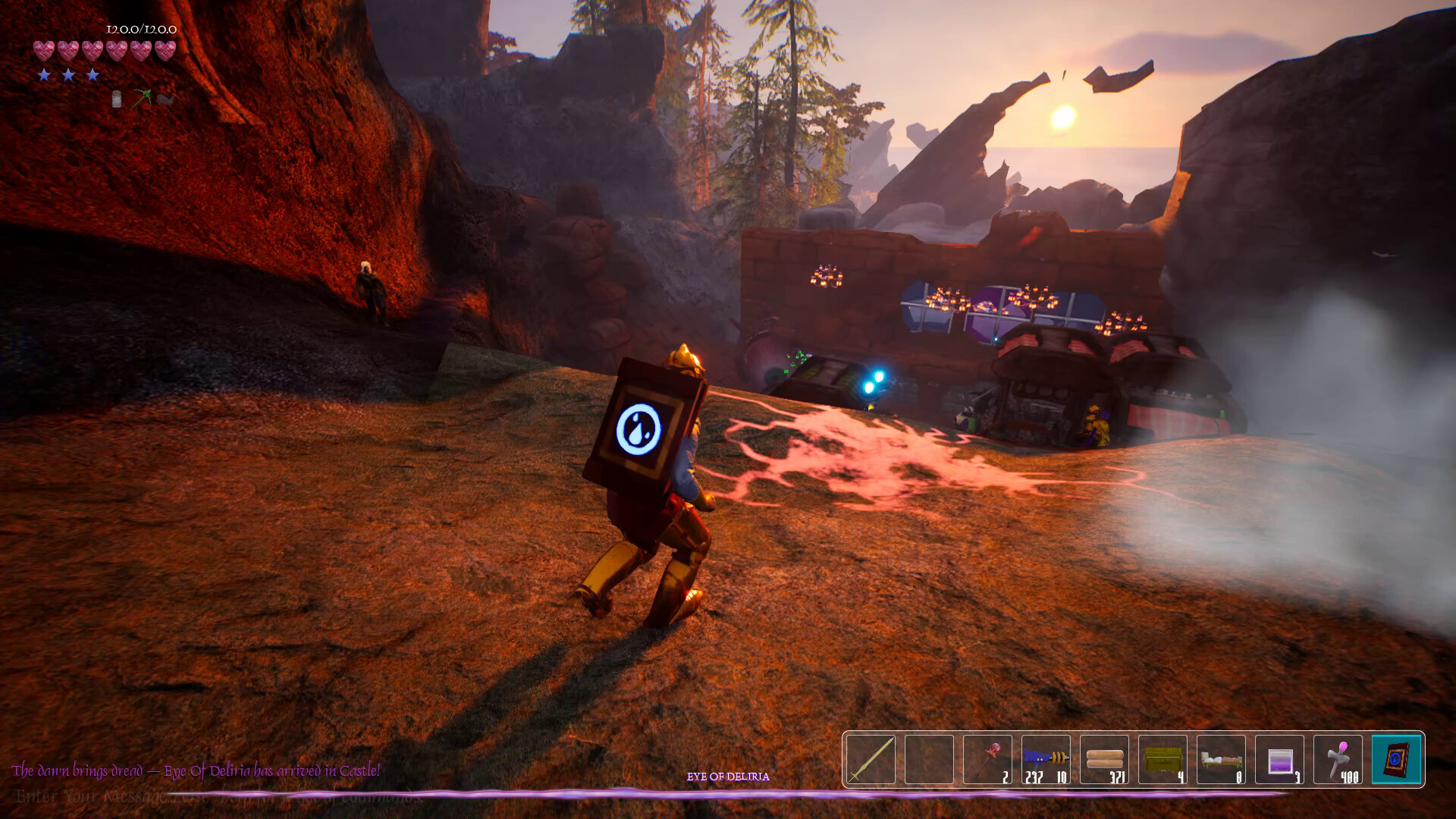Viewport: 1456px width, 819px height.
Task: Select the golden sword hotbar slot
Action: click(x=871, y=759)
